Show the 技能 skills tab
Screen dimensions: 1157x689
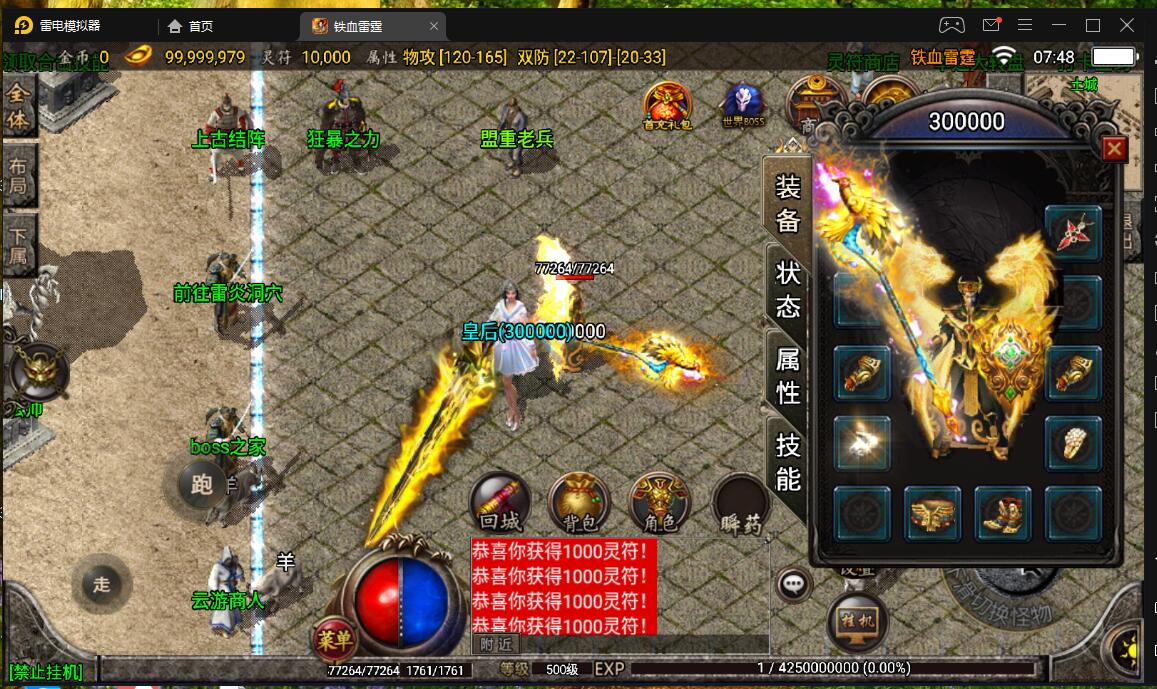pyautogui.click(x=788, y=463)
